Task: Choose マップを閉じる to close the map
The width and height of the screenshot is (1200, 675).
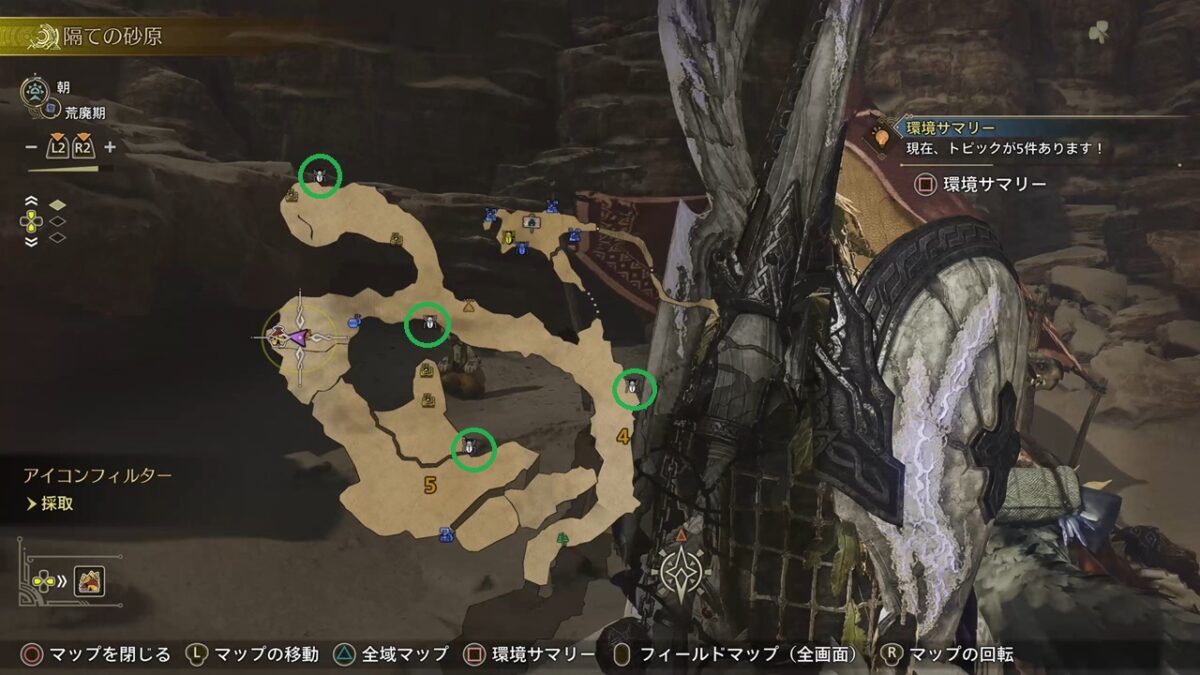Action: (x=99, y=654)
